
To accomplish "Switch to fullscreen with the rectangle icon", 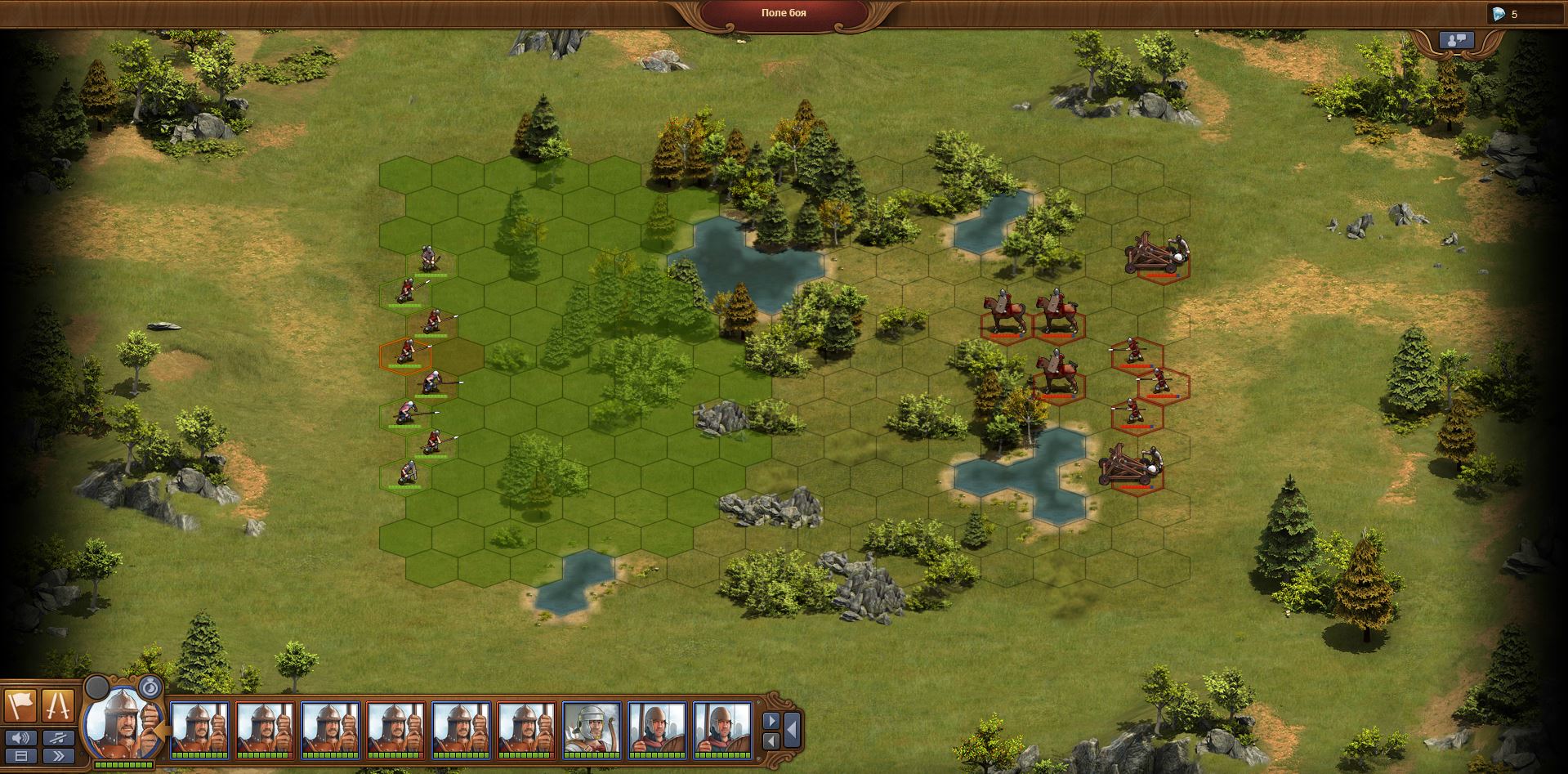I will 22,757.
